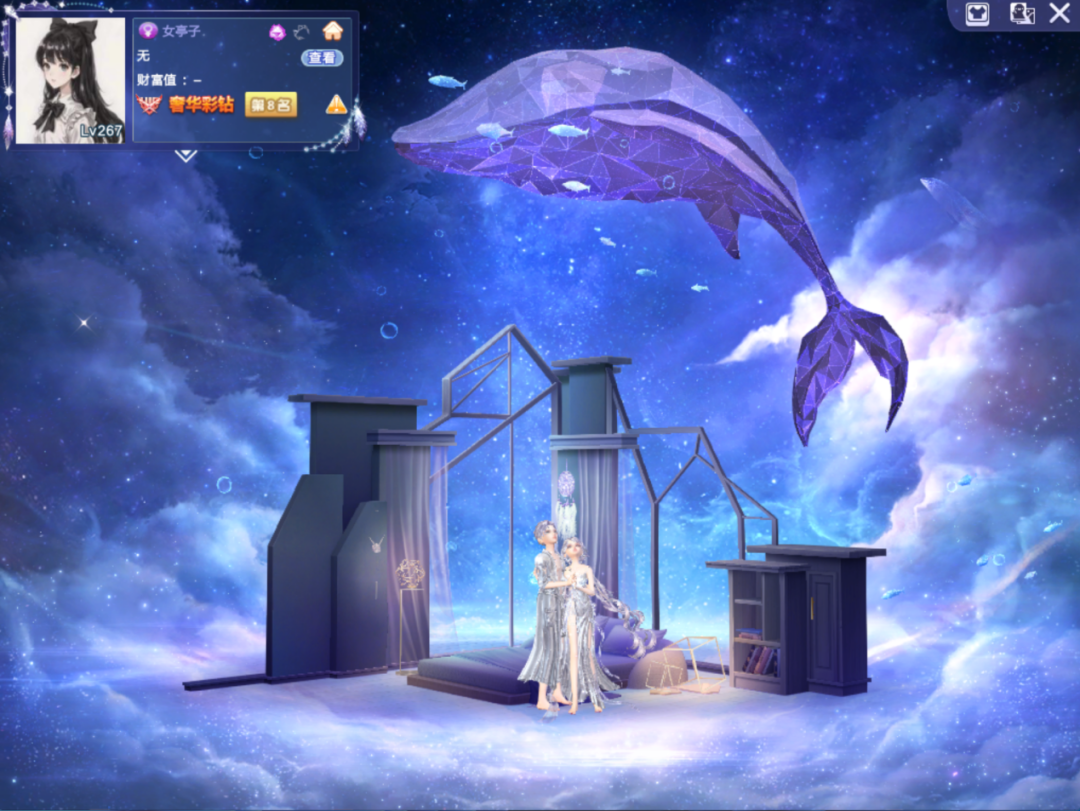Click the hand gesture icon
The width and height of the screenshot is (1080, 811).
[x=303, y=32]
